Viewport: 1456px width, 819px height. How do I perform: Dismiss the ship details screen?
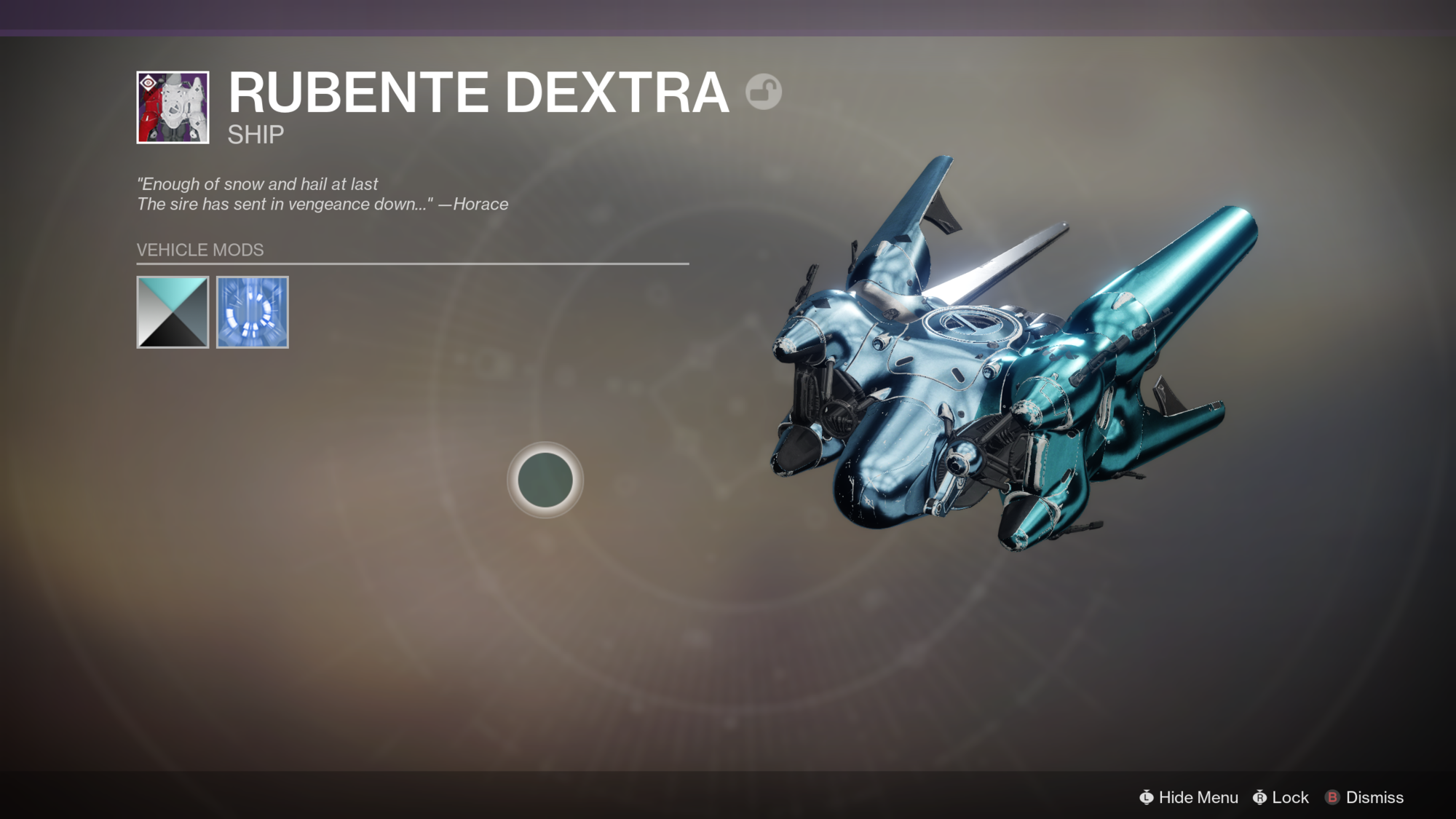(1365, 797)
